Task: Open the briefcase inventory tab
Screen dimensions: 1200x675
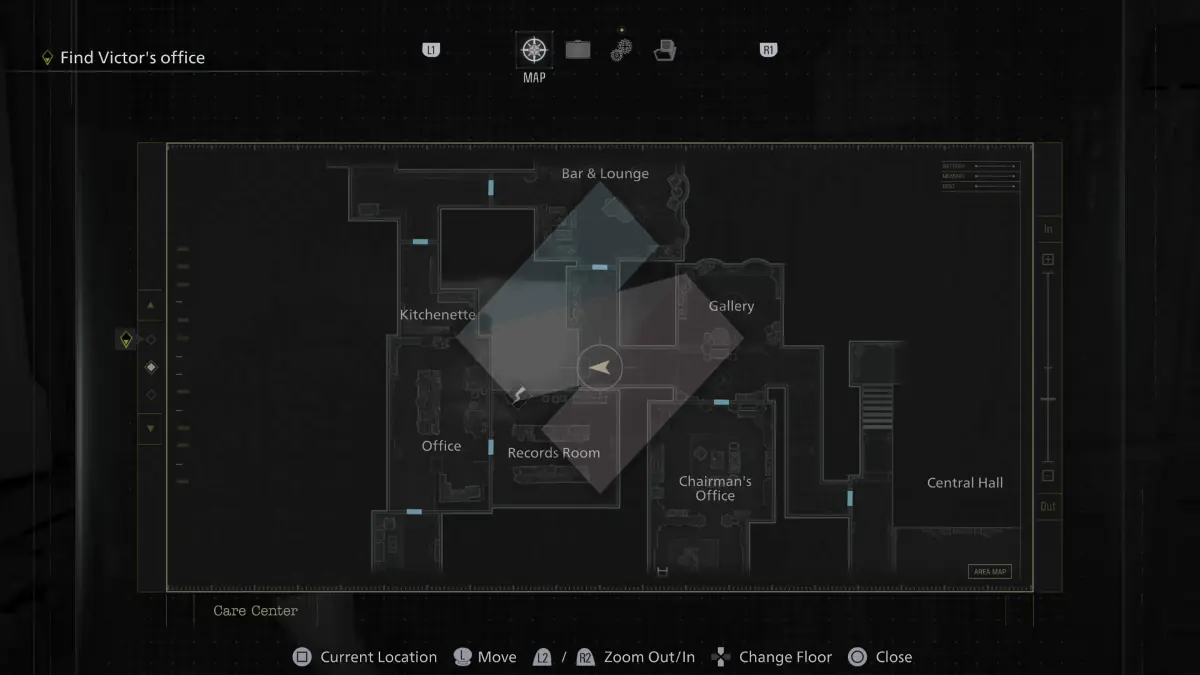Action: [x=578, y=50]
